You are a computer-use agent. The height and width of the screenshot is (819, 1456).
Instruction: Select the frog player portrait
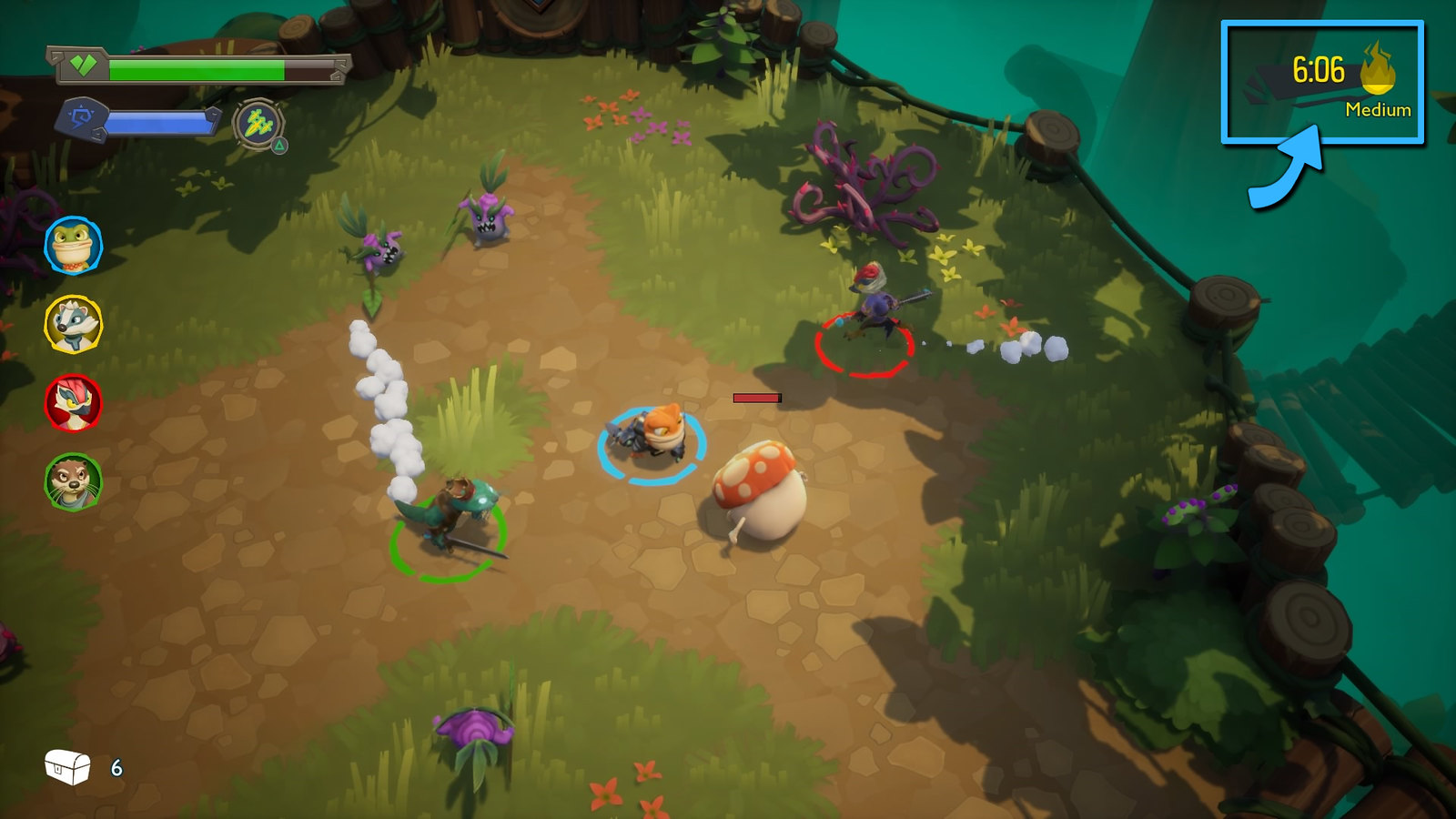coord(73,245)
